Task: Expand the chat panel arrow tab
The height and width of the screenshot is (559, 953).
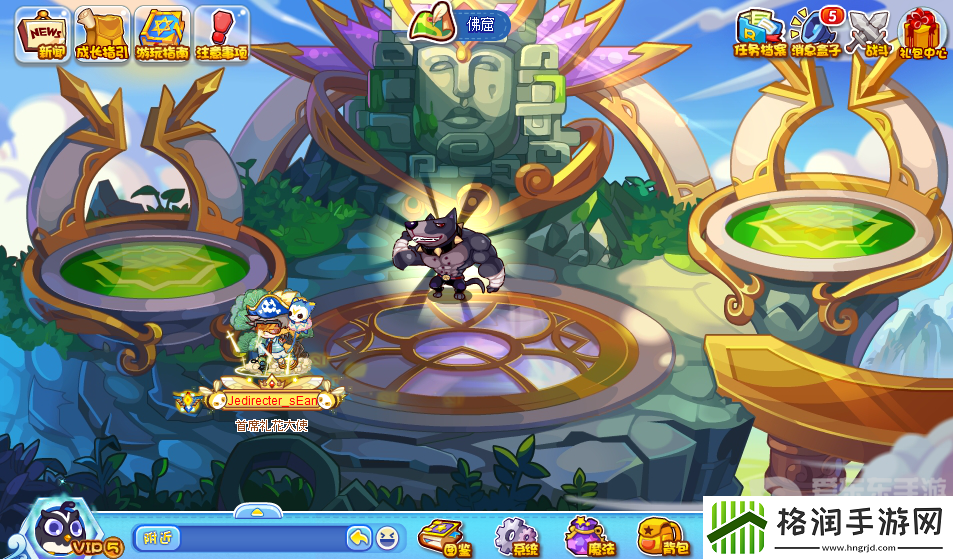Action: click(x=257, y=511)
